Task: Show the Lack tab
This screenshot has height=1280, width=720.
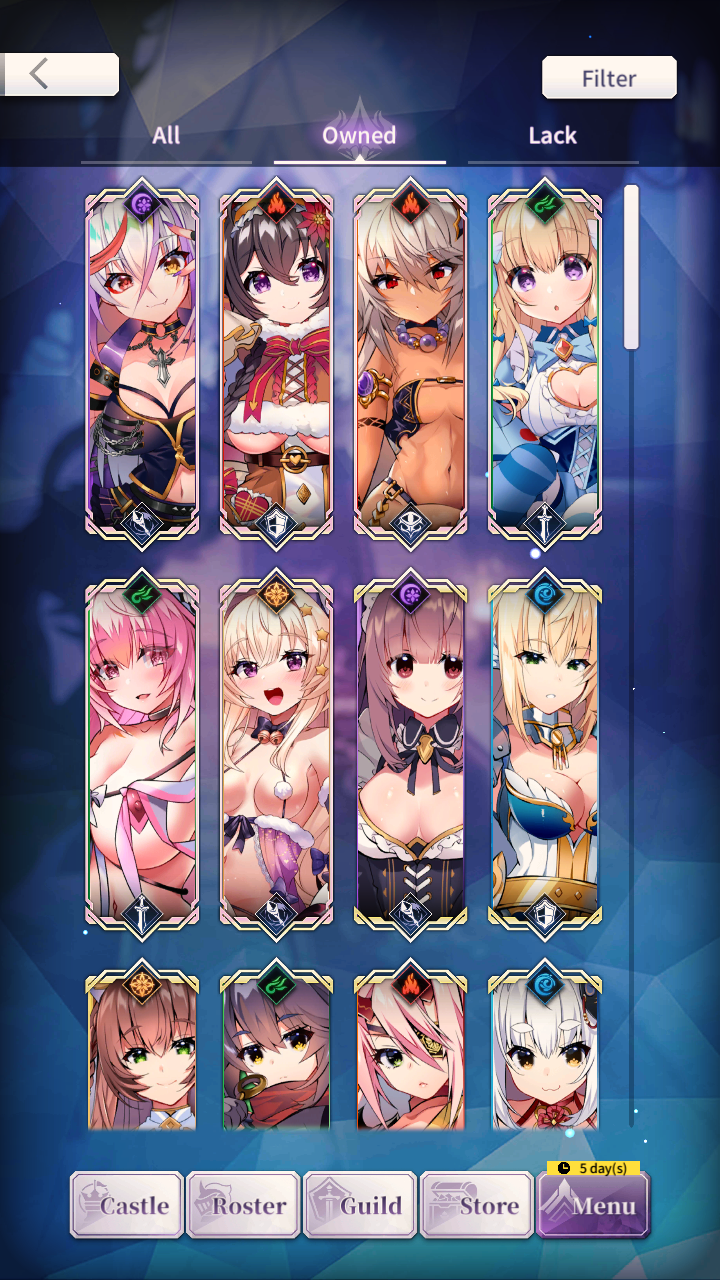Action: [x=552, y=136]
